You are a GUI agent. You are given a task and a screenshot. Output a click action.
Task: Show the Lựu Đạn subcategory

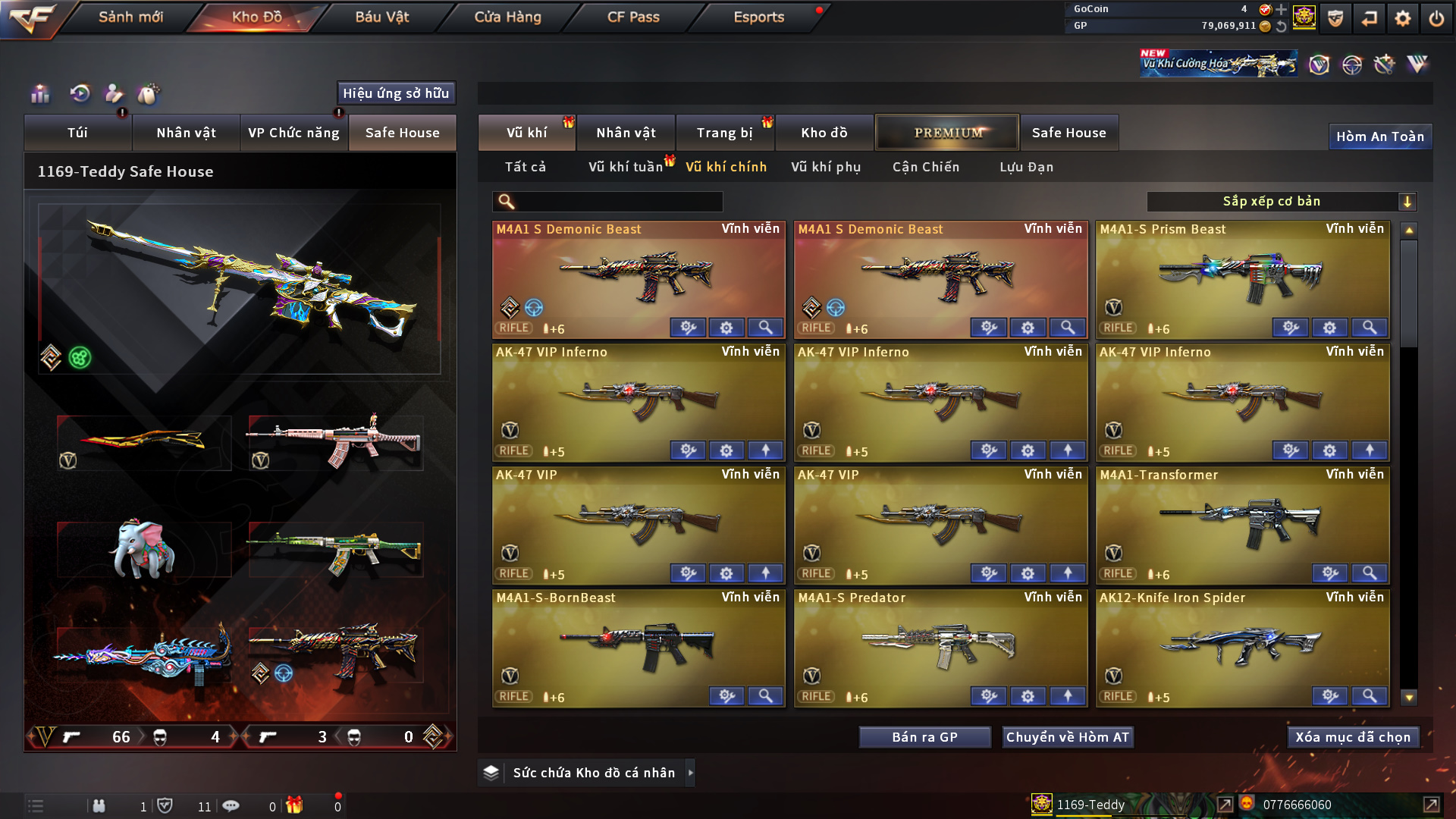[x=1026, y=167]
